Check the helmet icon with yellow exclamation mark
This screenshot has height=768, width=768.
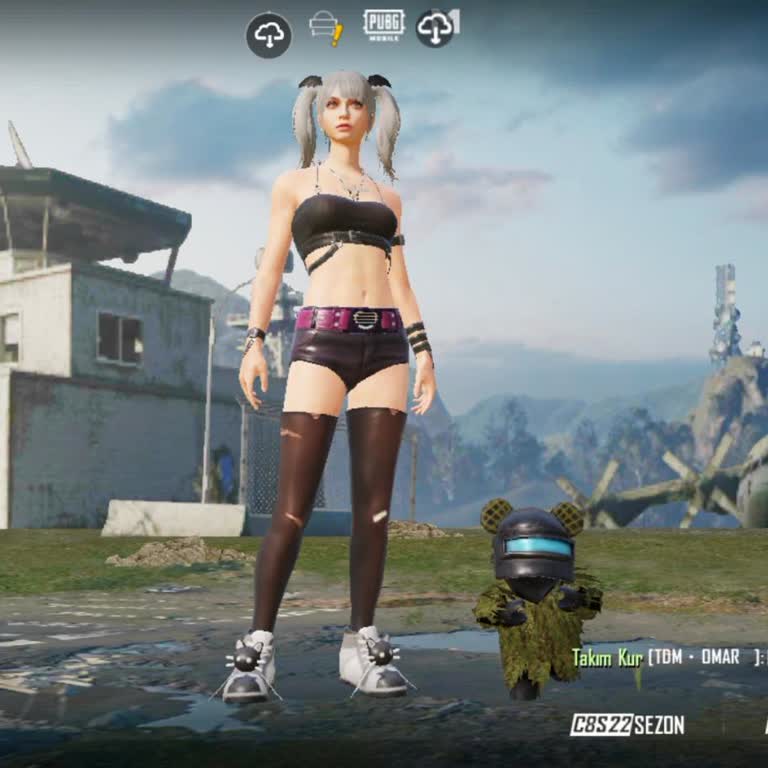[x=326, y=27]
